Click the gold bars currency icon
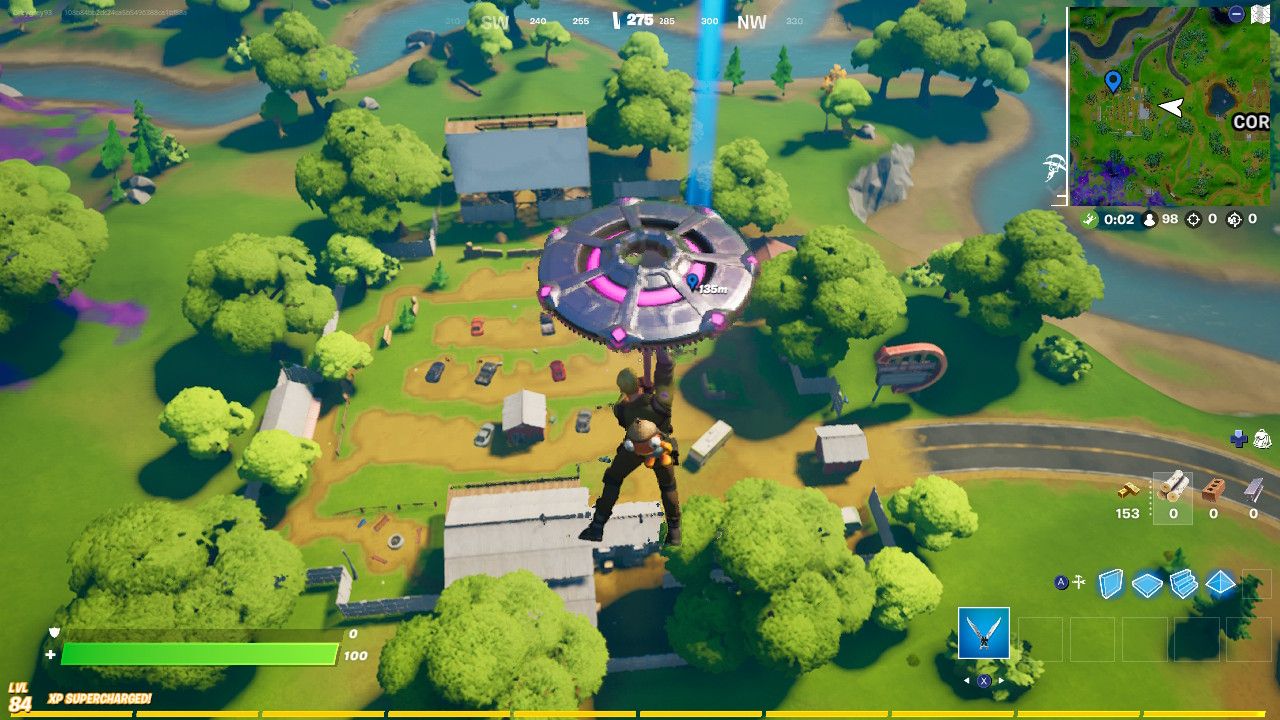1280x720 pixels. (x=1129, y=490)
